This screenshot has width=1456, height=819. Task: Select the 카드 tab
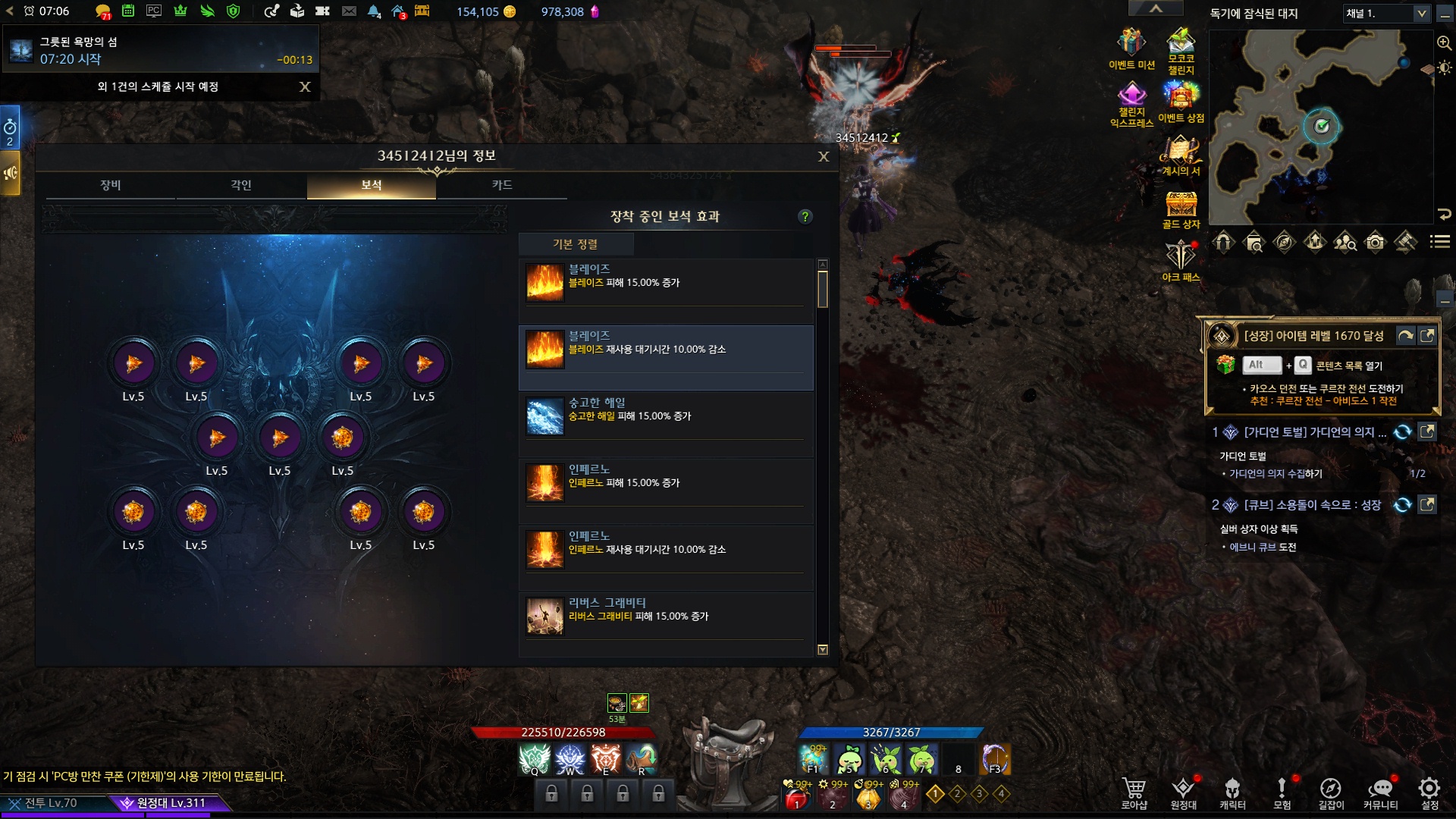coord(502,185)
